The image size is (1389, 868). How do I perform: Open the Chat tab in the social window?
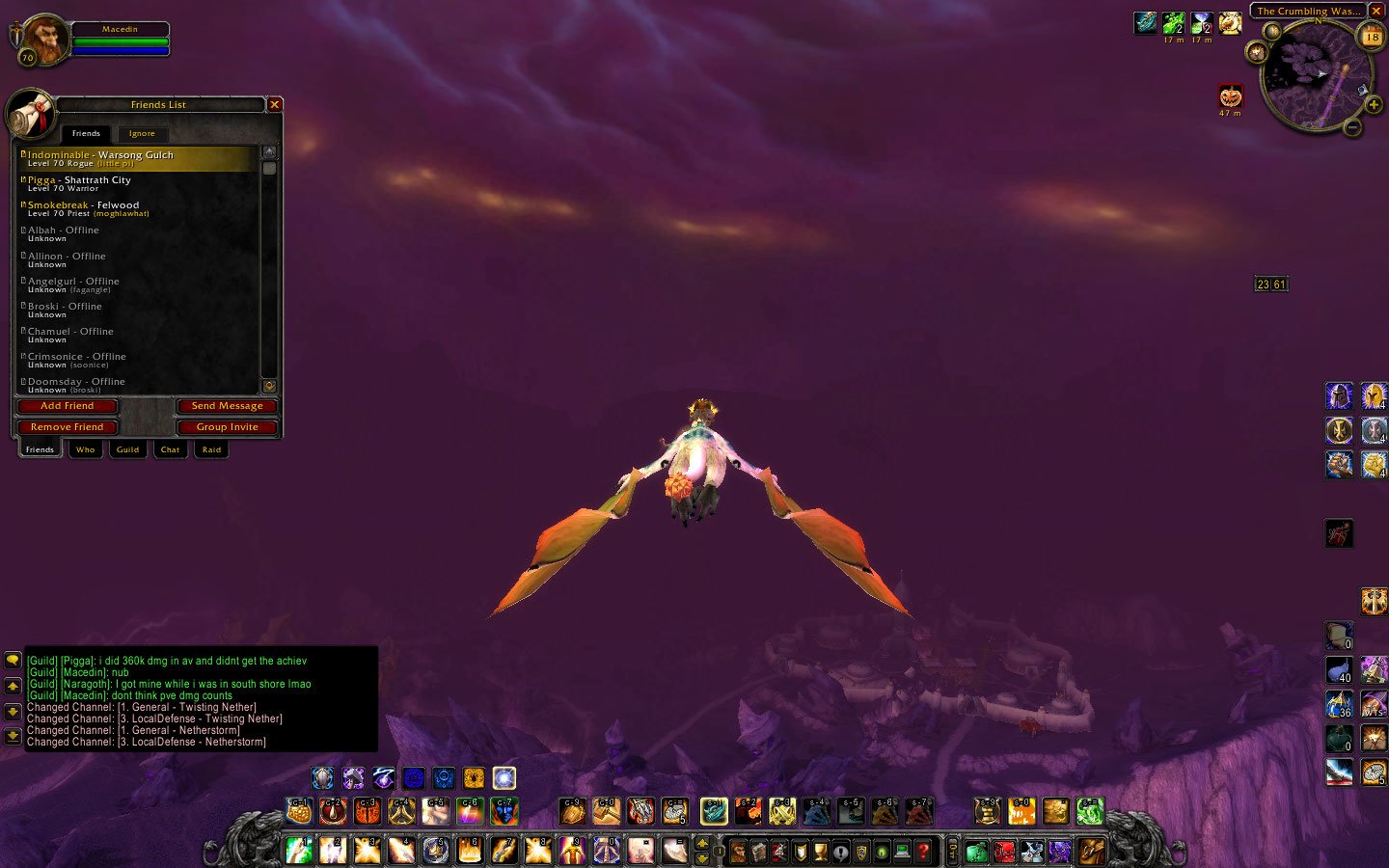pos(170,449)
